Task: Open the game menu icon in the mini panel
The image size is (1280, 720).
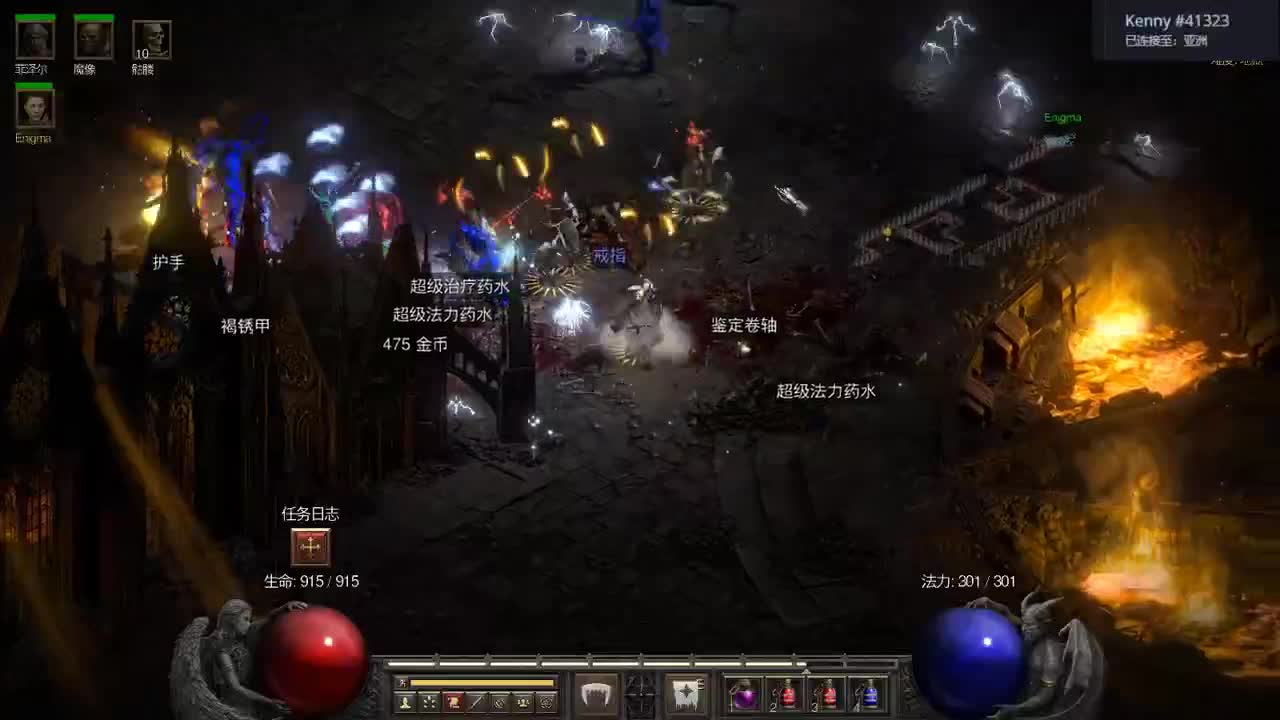Action: pyautogui.click(x=547, y=703)
